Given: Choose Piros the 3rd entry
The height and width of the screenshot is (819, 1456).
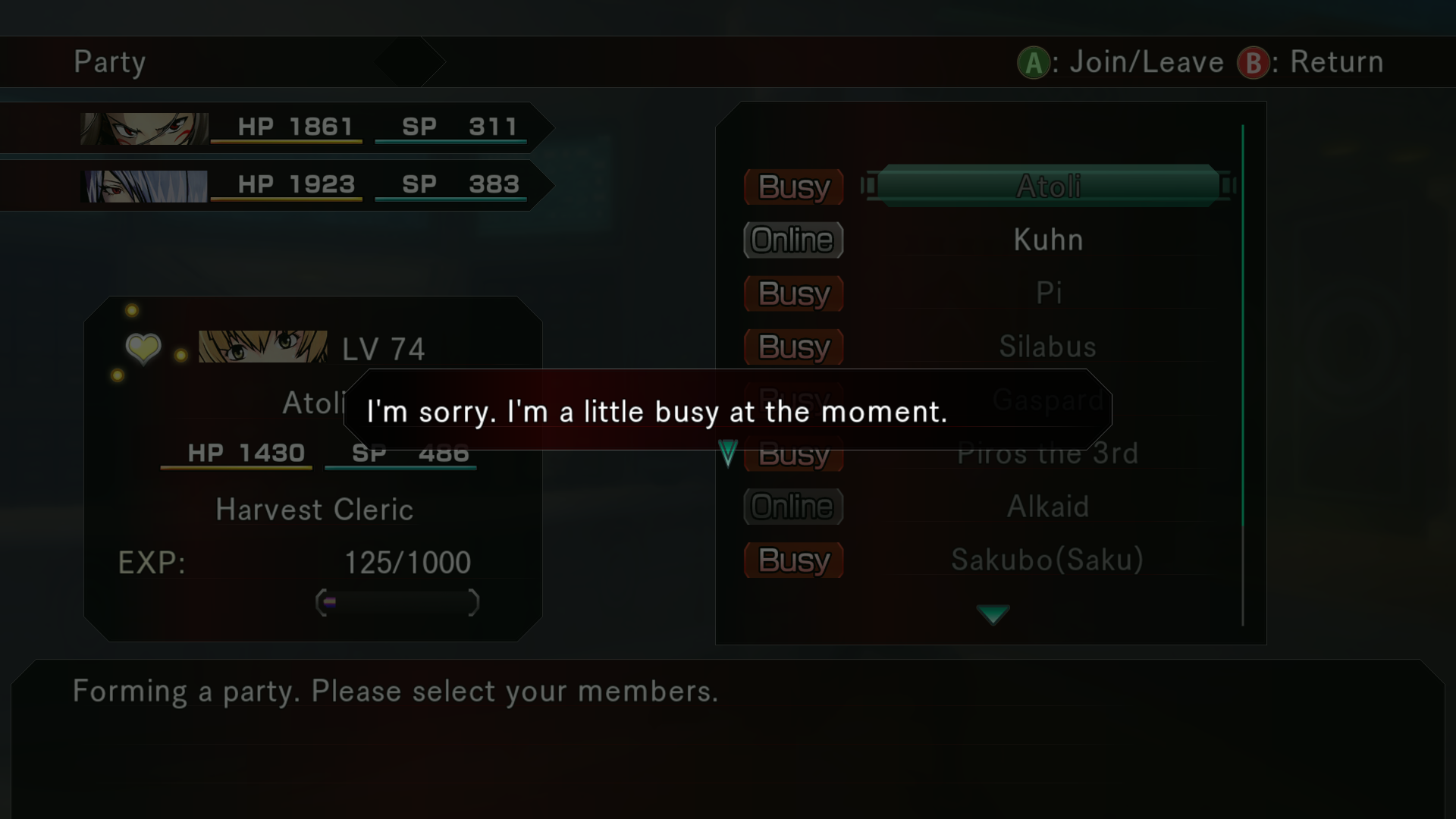Looking at the screenshot, I should pyautogui.click(x=1048, y=454).
